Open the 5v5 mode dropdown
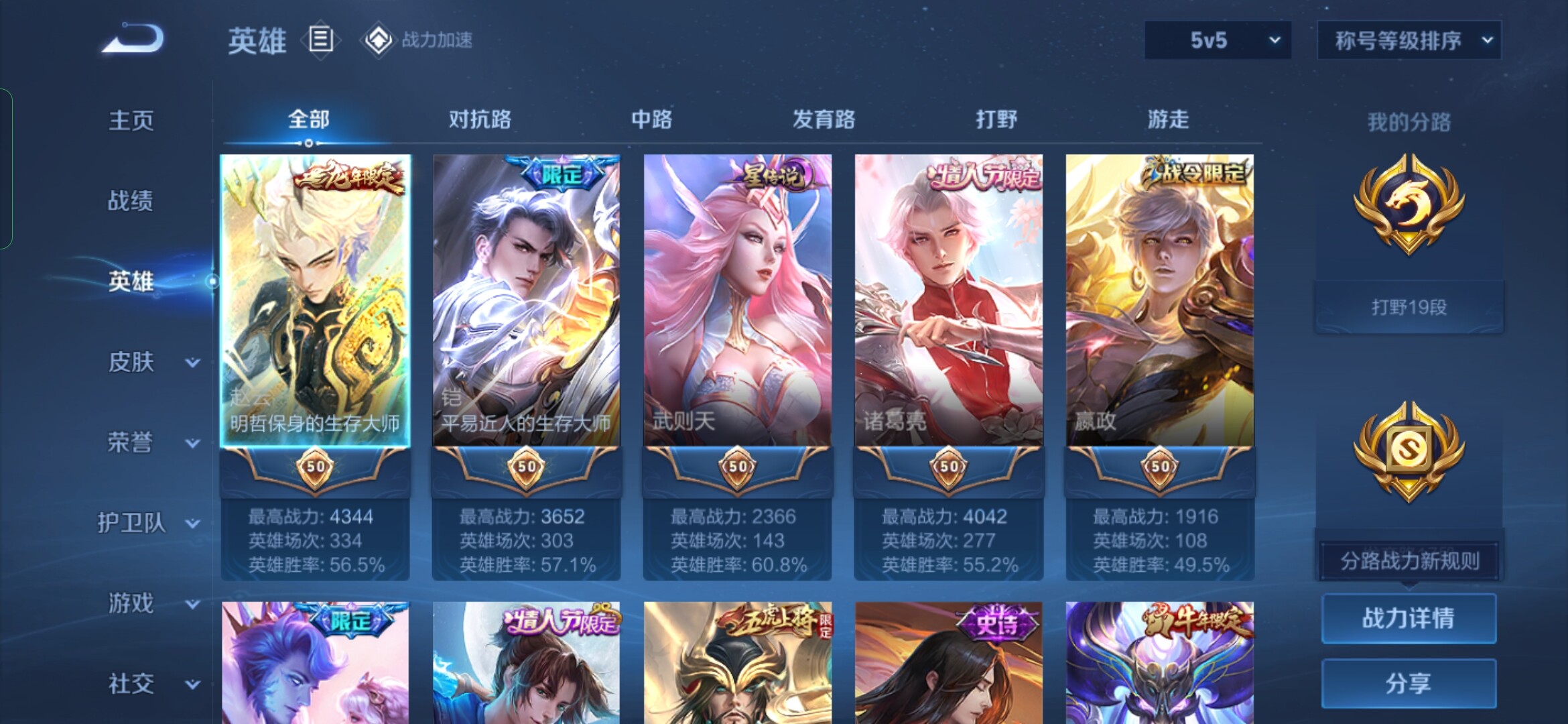This screenshot has width=1568, height=724. [x=1218, y=40]
